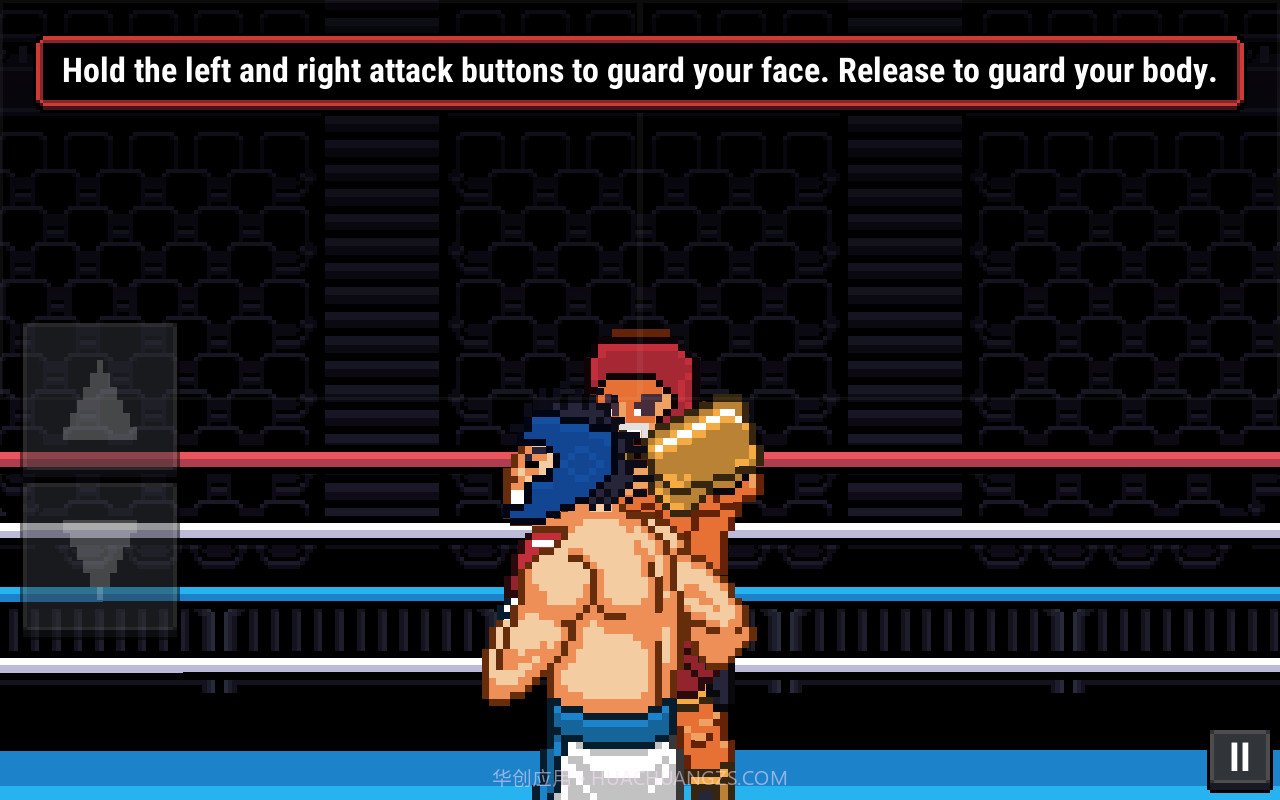Toggle guard by tapping the up arrow pad
Screen dimensions: 1280x800
coord(102,400)
